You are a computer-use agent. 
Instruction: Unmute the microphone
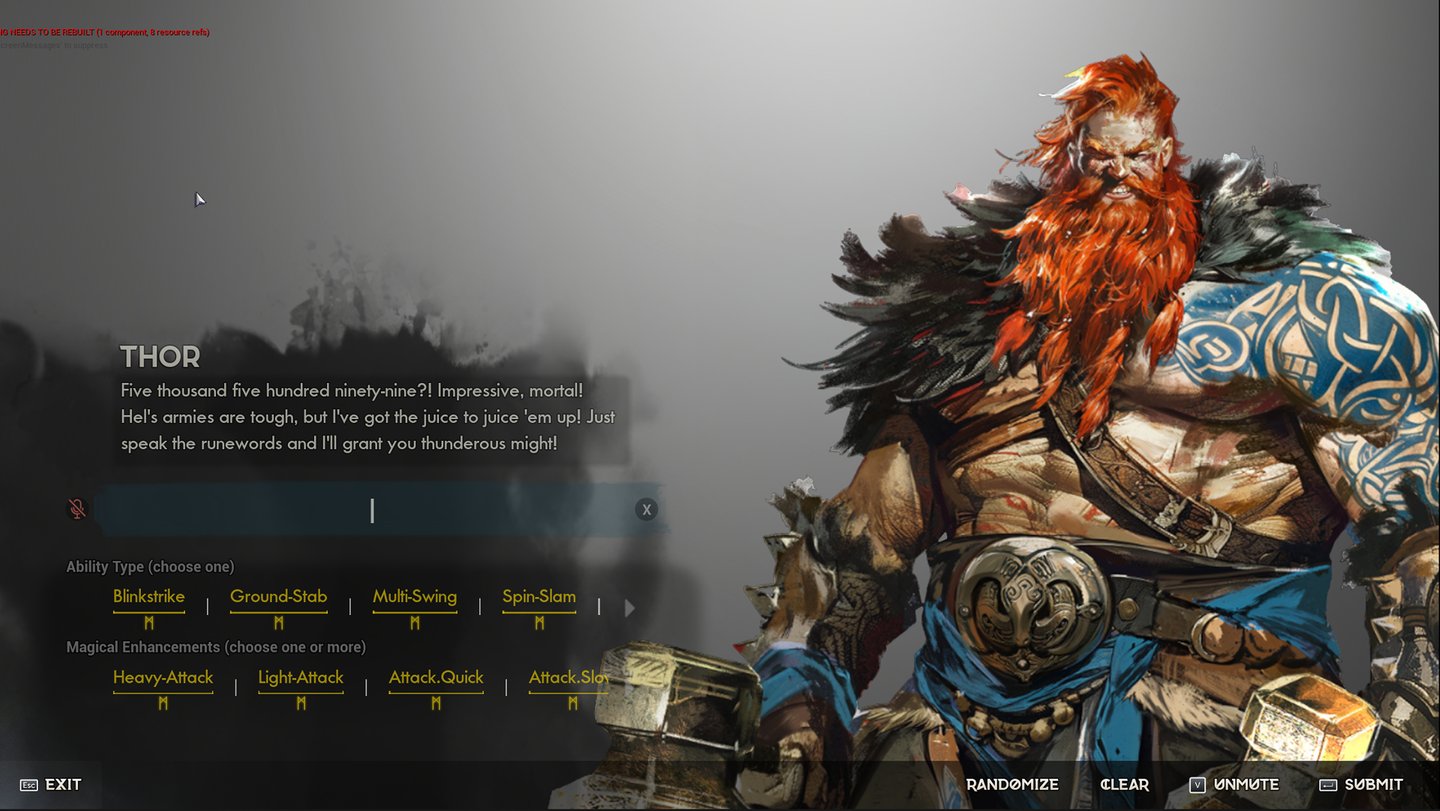1234,785
